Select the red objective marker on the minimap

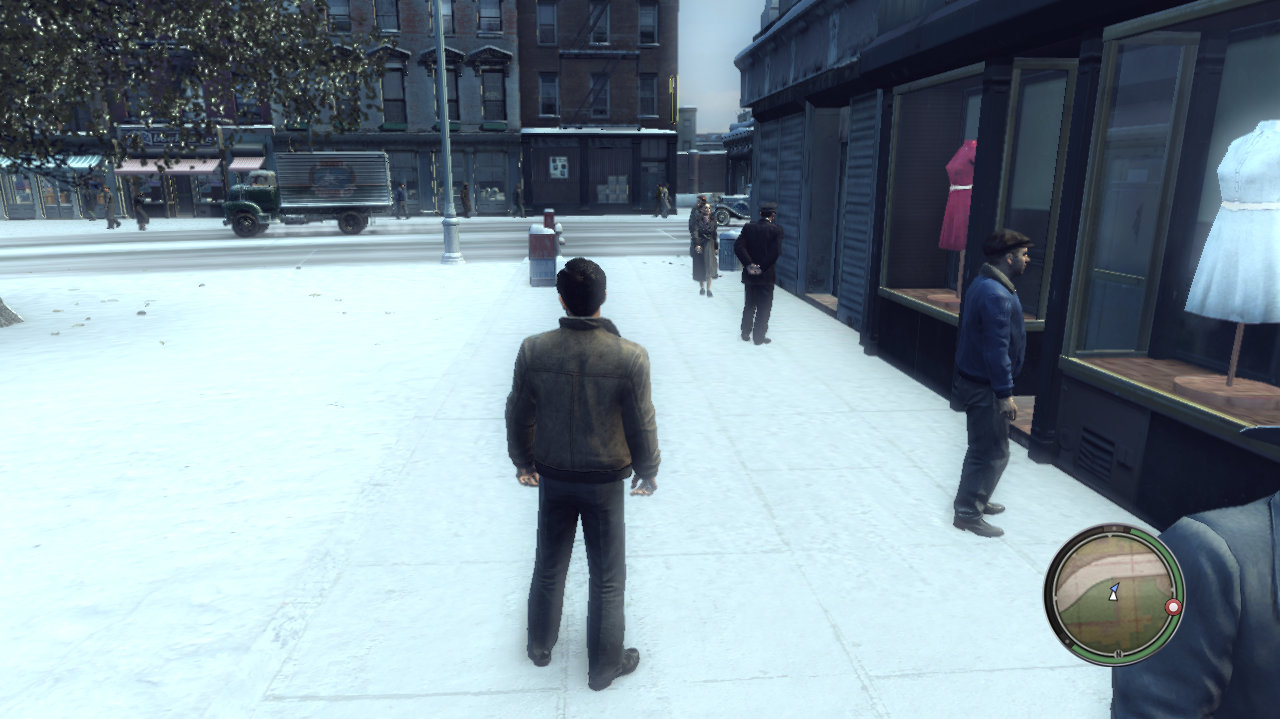pyautogui.click(x=1173, y=607)
